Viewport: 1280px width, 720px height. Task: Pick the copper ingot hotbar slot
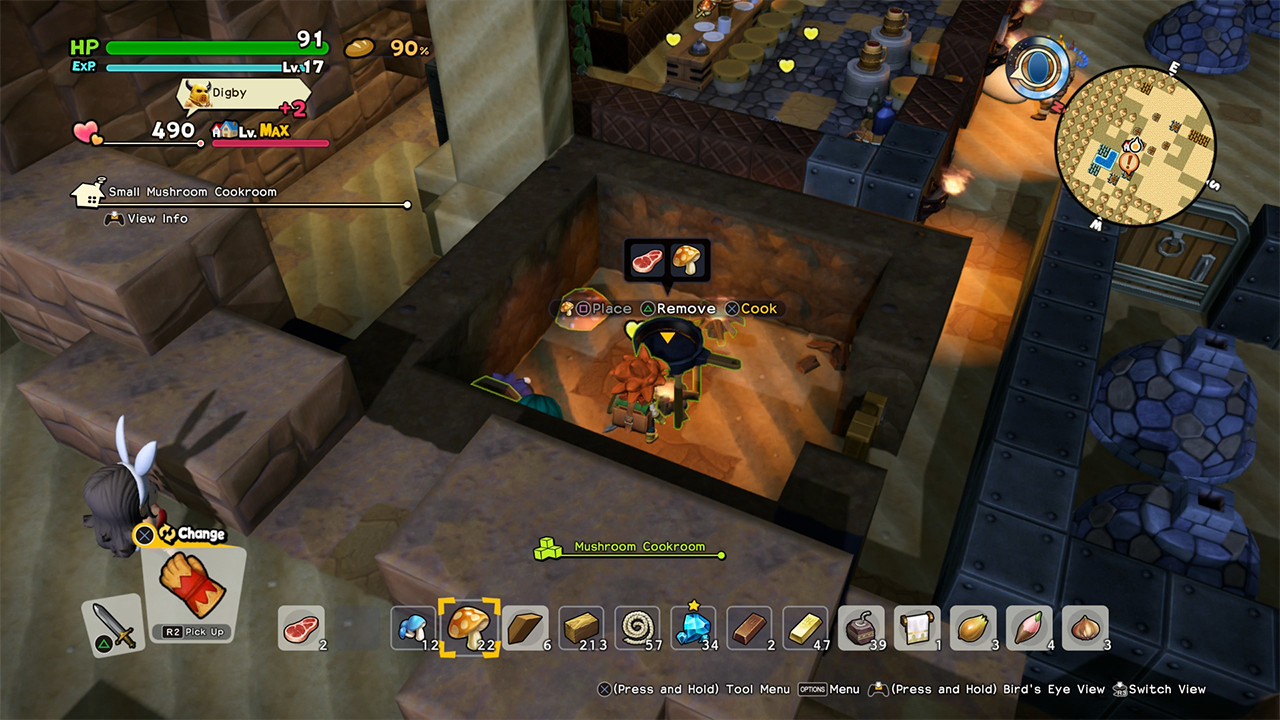tap(749, 628)
